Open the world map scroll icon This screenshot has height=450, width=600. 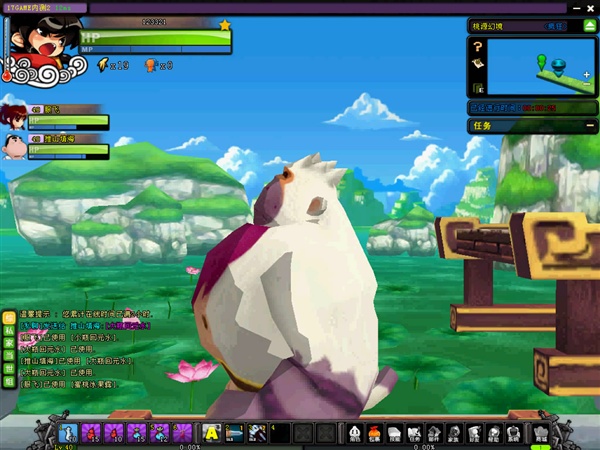tap(479, 63)
